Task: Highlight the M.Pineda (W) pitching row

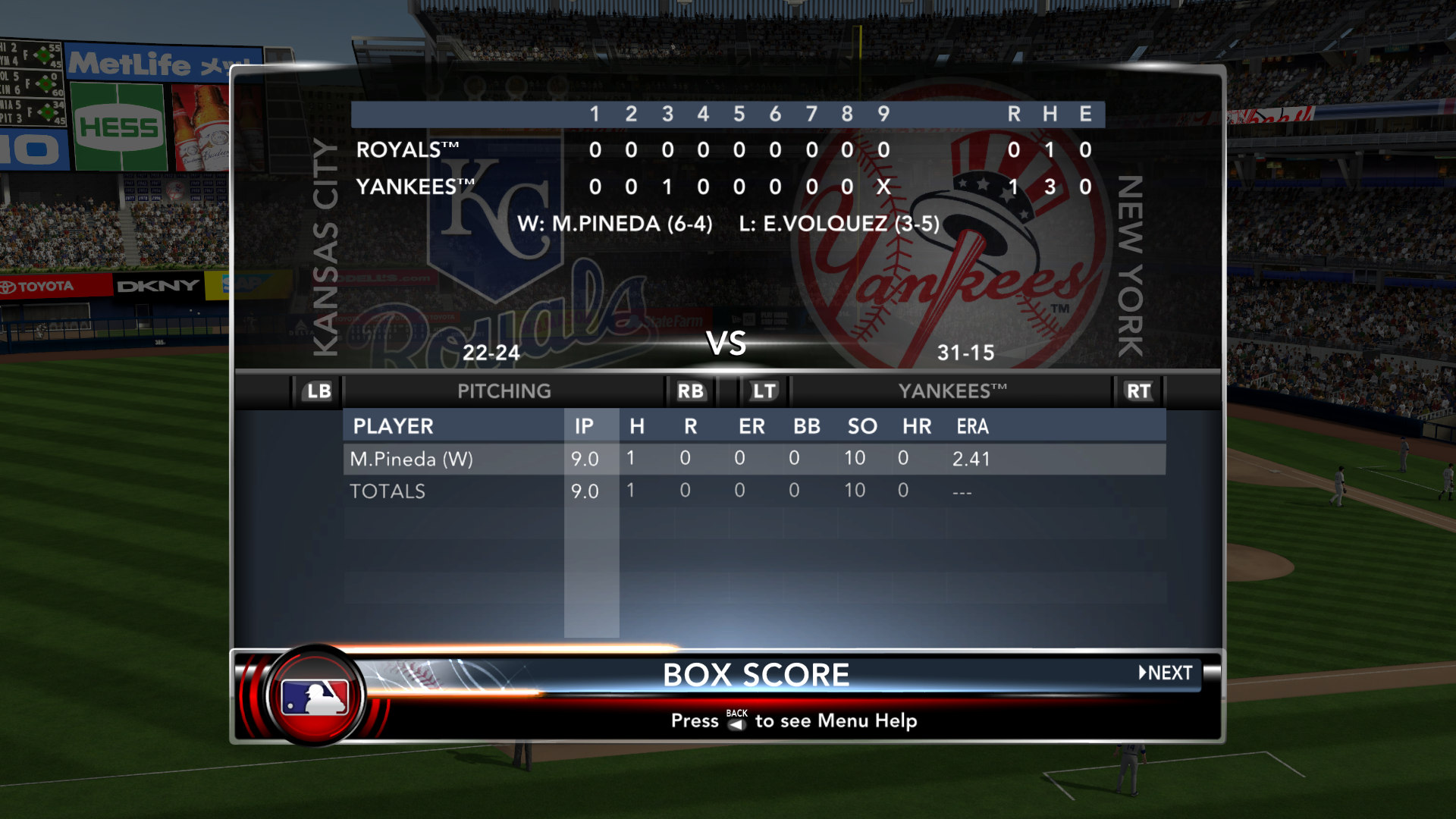Action: click(x=754, y=459)
